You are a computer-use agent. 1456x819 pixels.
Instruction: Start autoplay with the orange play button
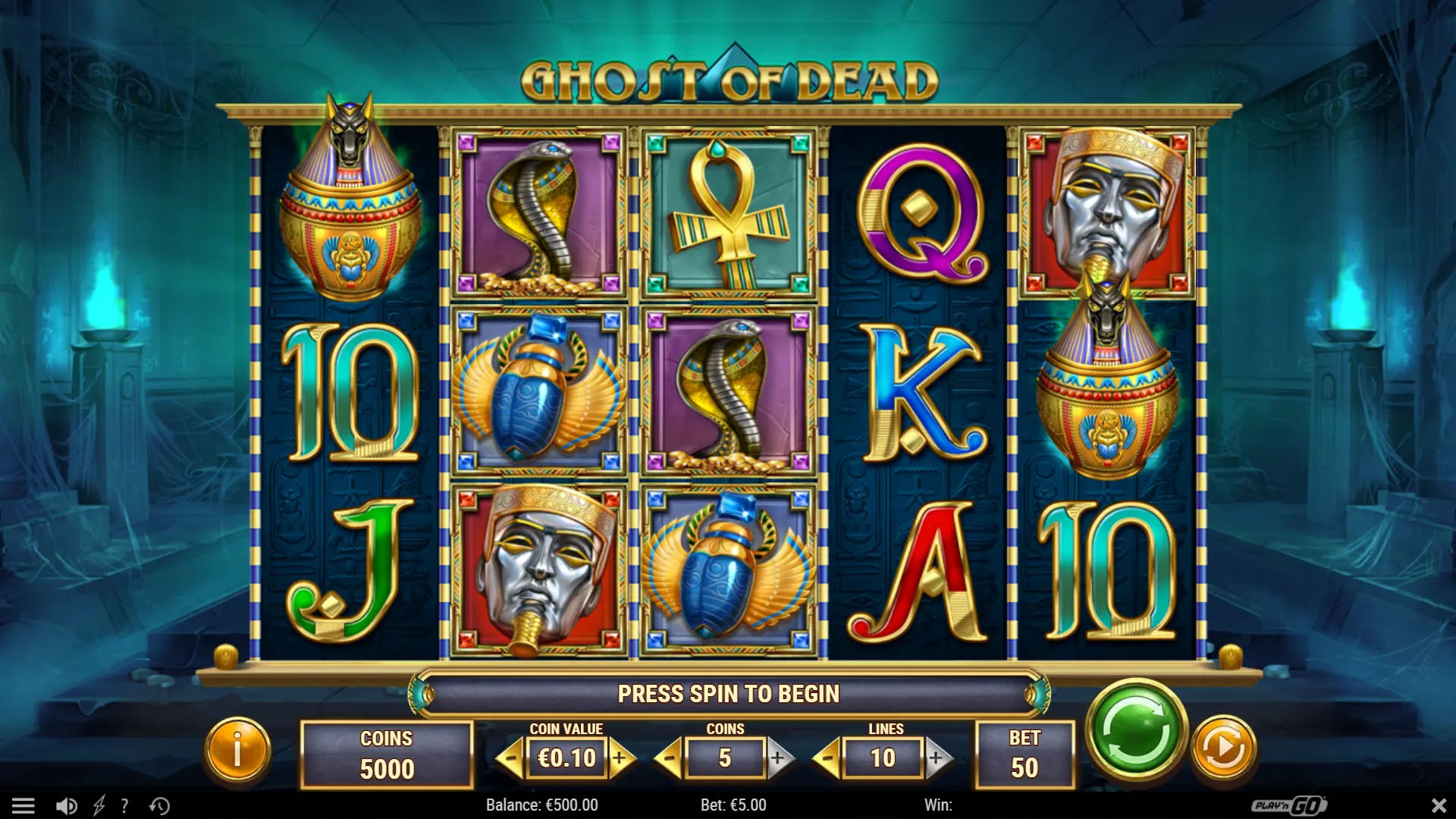pyautogui.click(x=1223, y=749)
